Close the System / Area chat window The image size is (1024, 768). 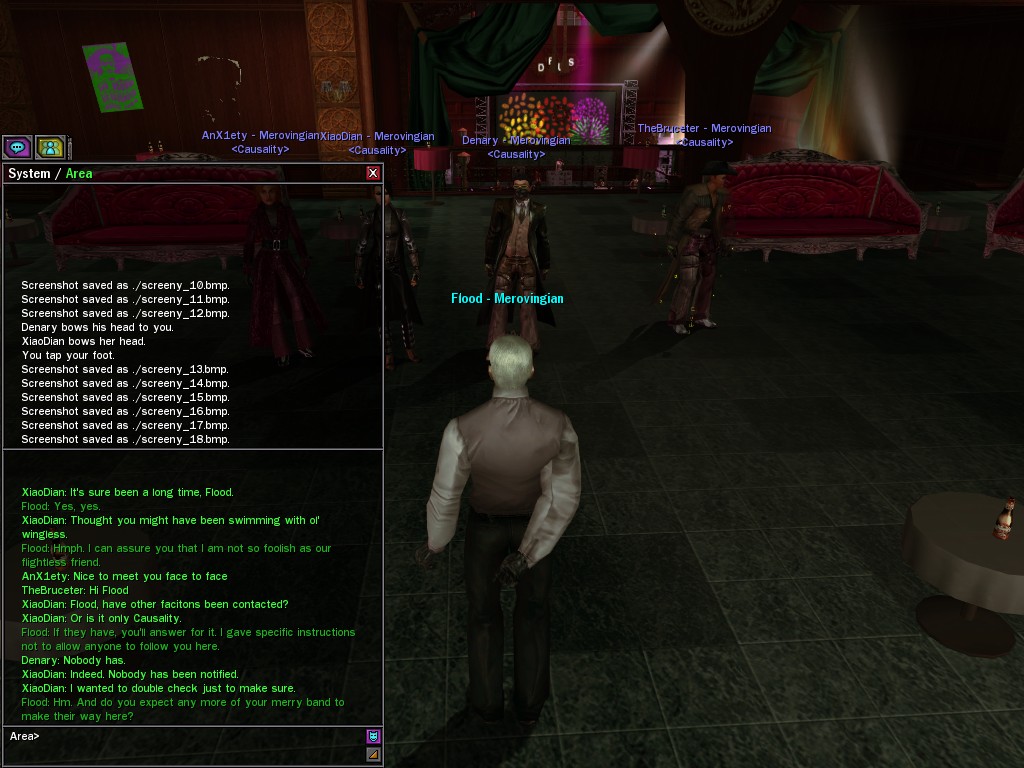point(373,173)
